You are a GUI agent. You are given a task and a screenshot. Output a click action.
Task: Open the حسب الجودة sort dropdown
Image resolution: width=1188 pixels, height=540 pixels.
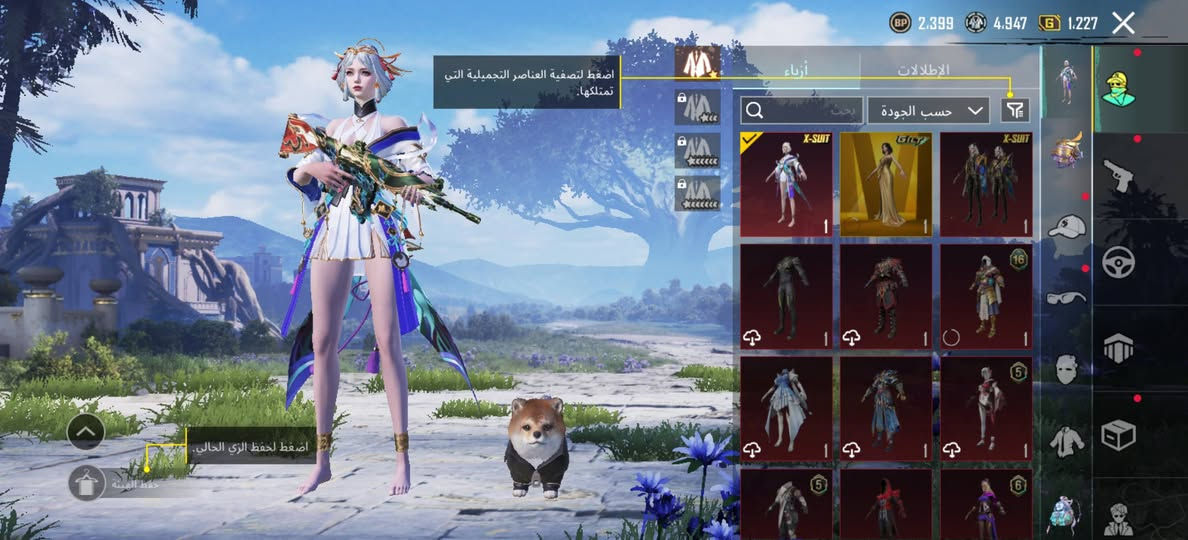(x=929, y=110)
